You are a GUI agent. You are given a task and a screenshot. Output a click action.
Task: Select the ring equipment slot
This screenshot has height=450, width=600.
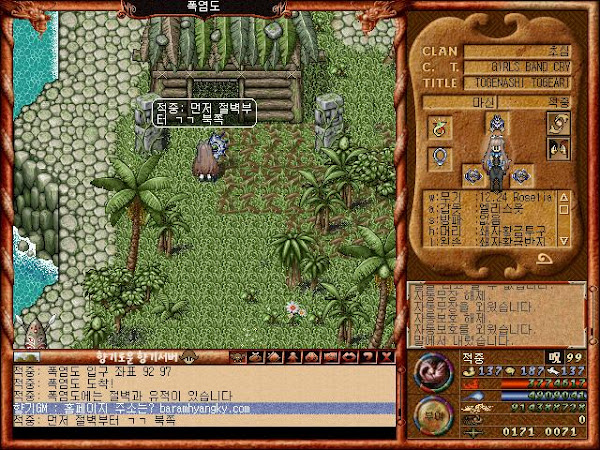click(439, 157)
